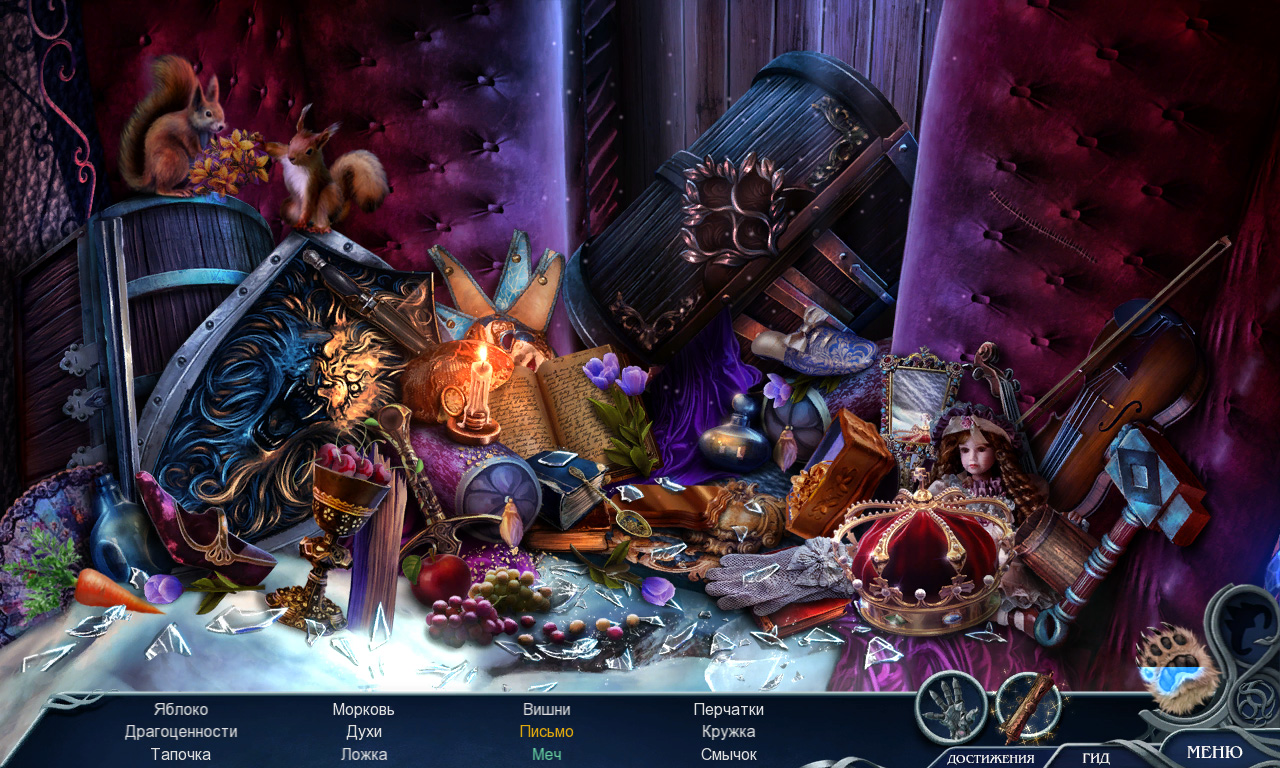Select the sparkling scroll inventory icon
This screenshot has height=768, width=1280.
(x=1028, y=705)
